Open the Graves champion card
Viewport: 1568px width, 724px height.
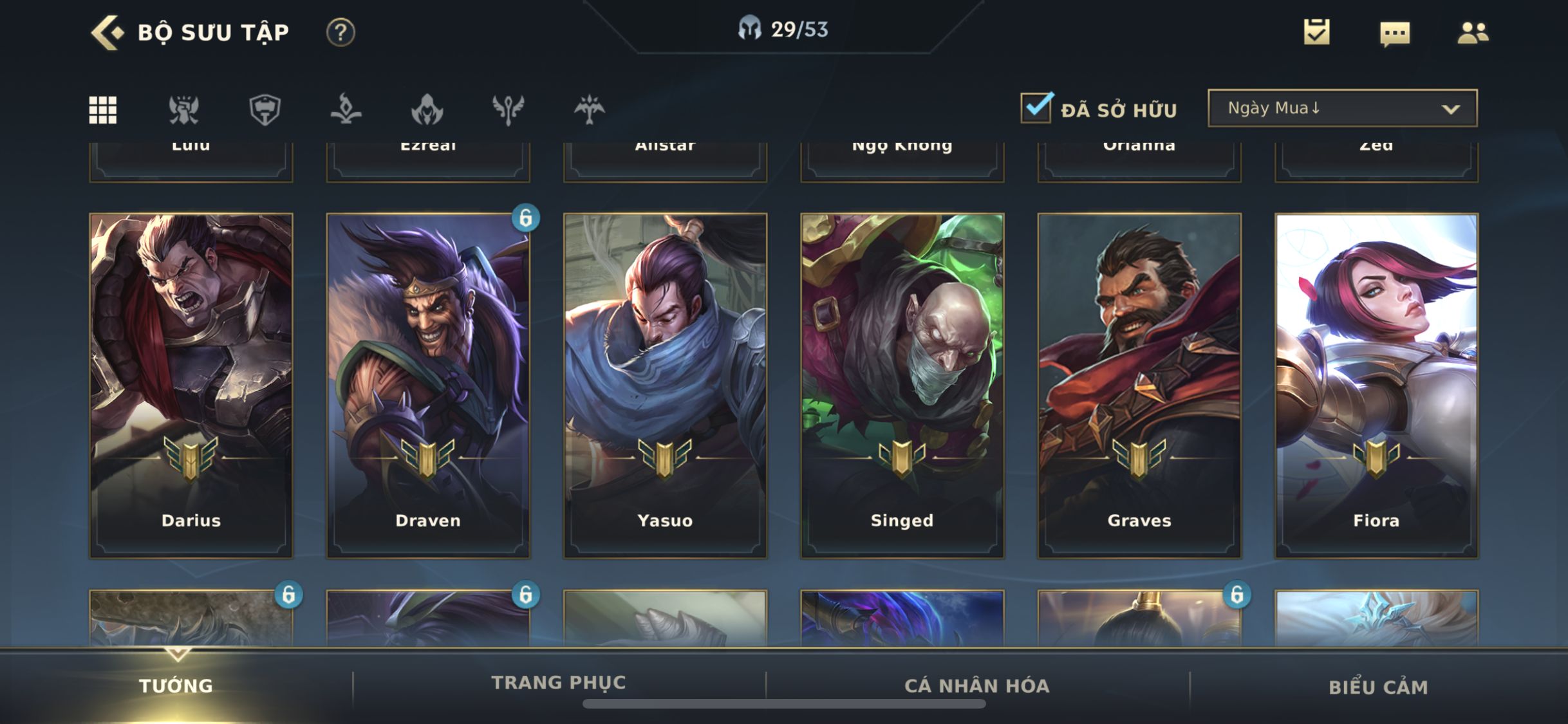[1139, 385]
